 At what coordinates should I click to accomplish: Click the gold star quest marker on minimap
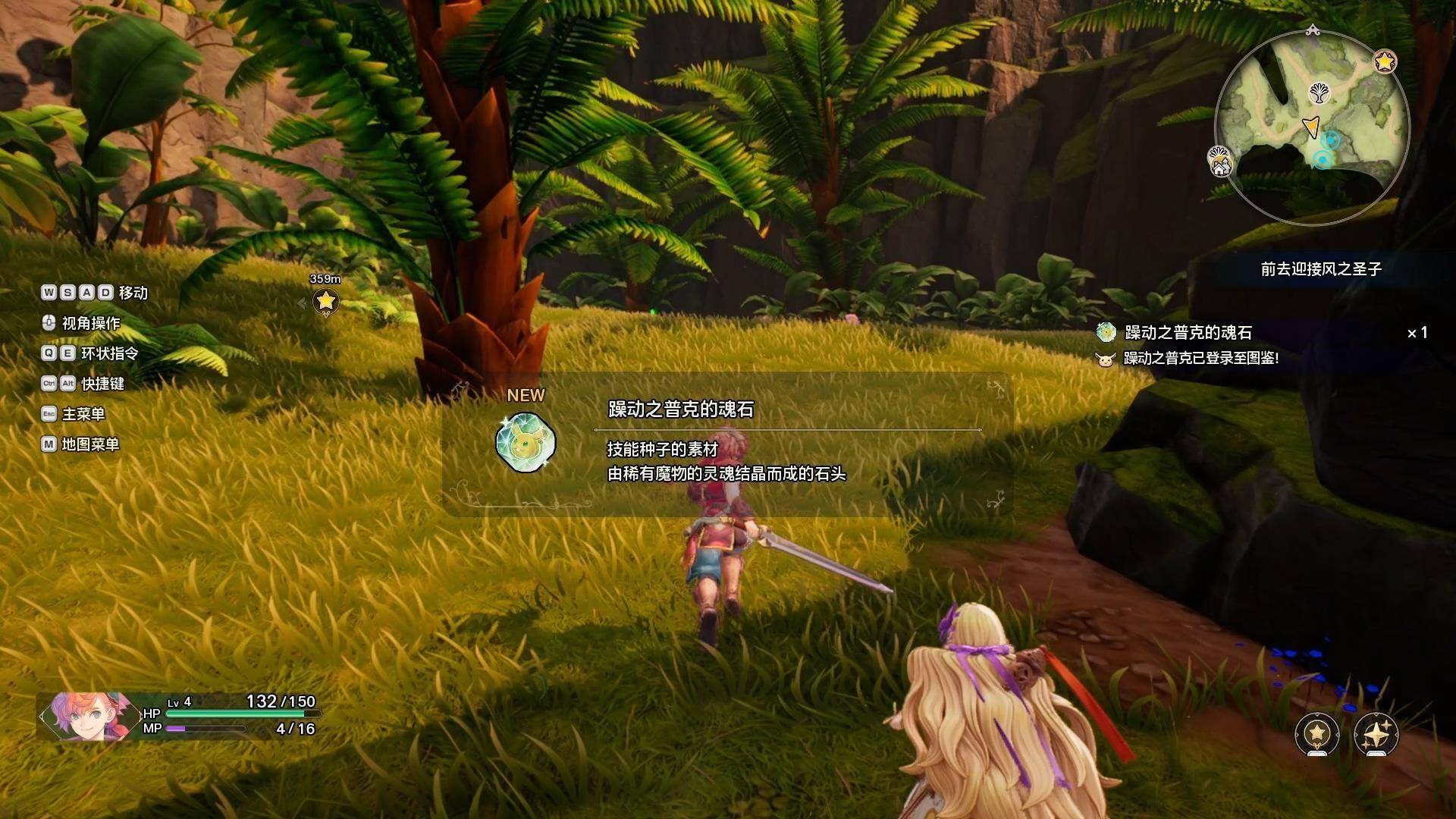pos(1385,61)
